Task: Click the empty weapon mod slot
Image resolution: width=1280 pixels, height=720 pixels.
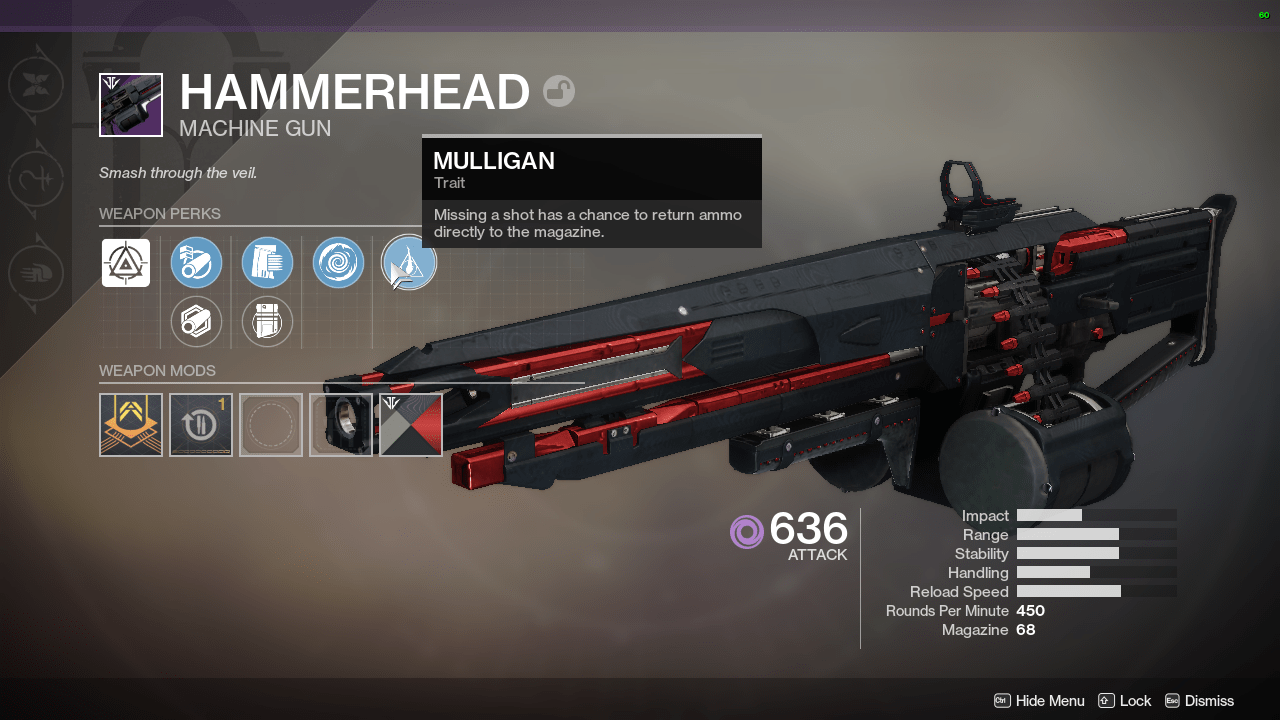Action: [x=270, y=424]
